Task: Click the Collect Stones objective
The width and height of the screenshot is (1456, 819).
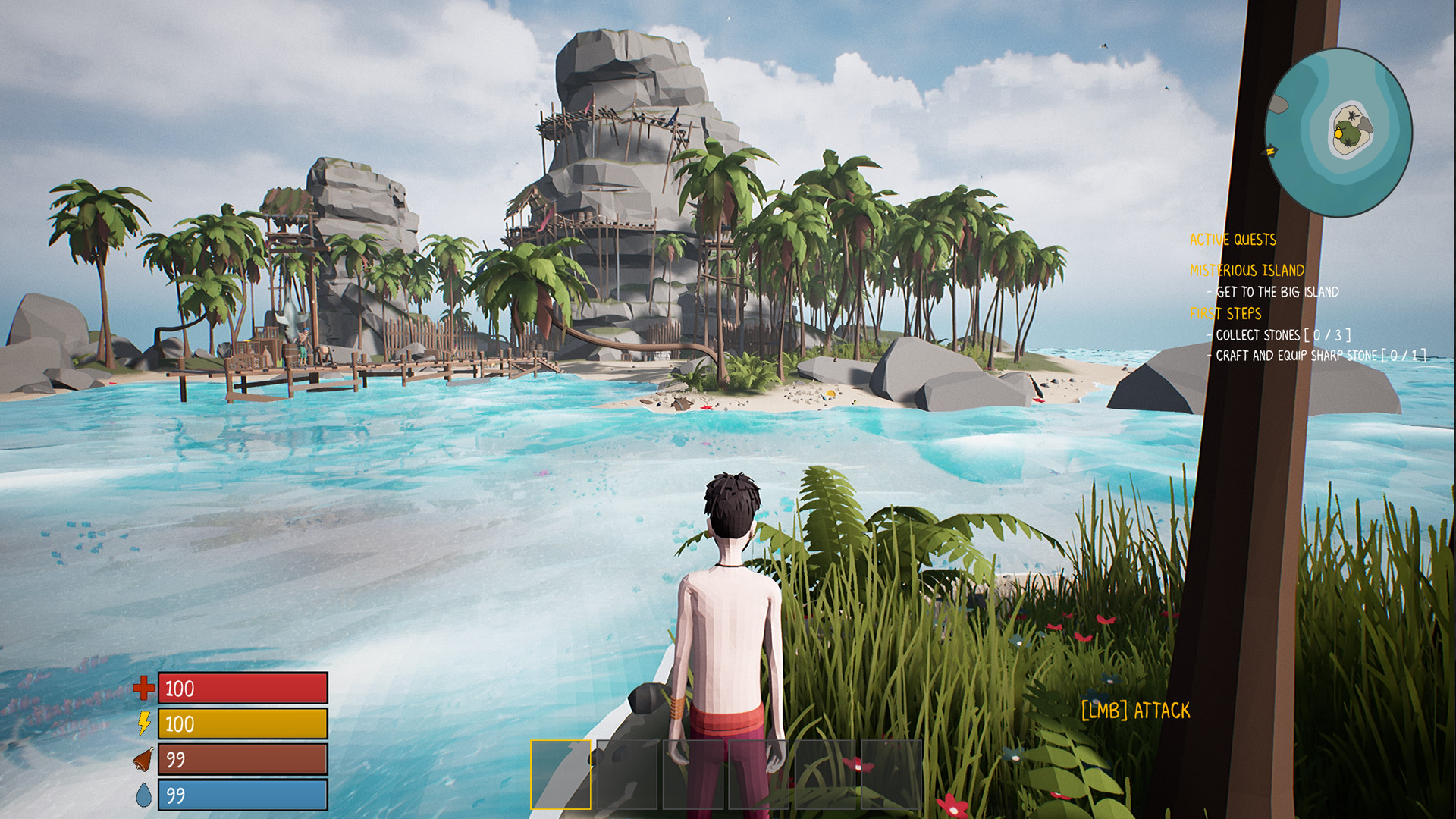Action: point(1283,334)
